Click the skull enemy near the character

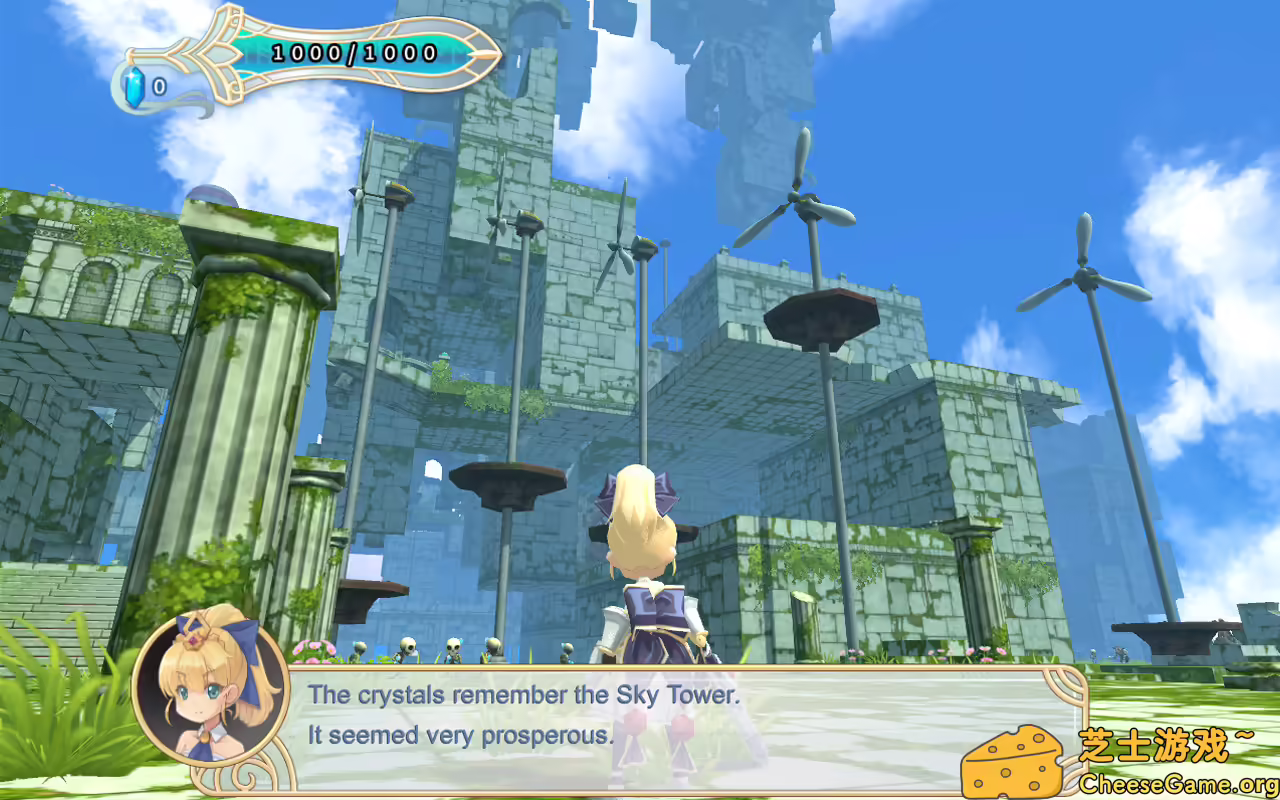click(x=565, y=648)
